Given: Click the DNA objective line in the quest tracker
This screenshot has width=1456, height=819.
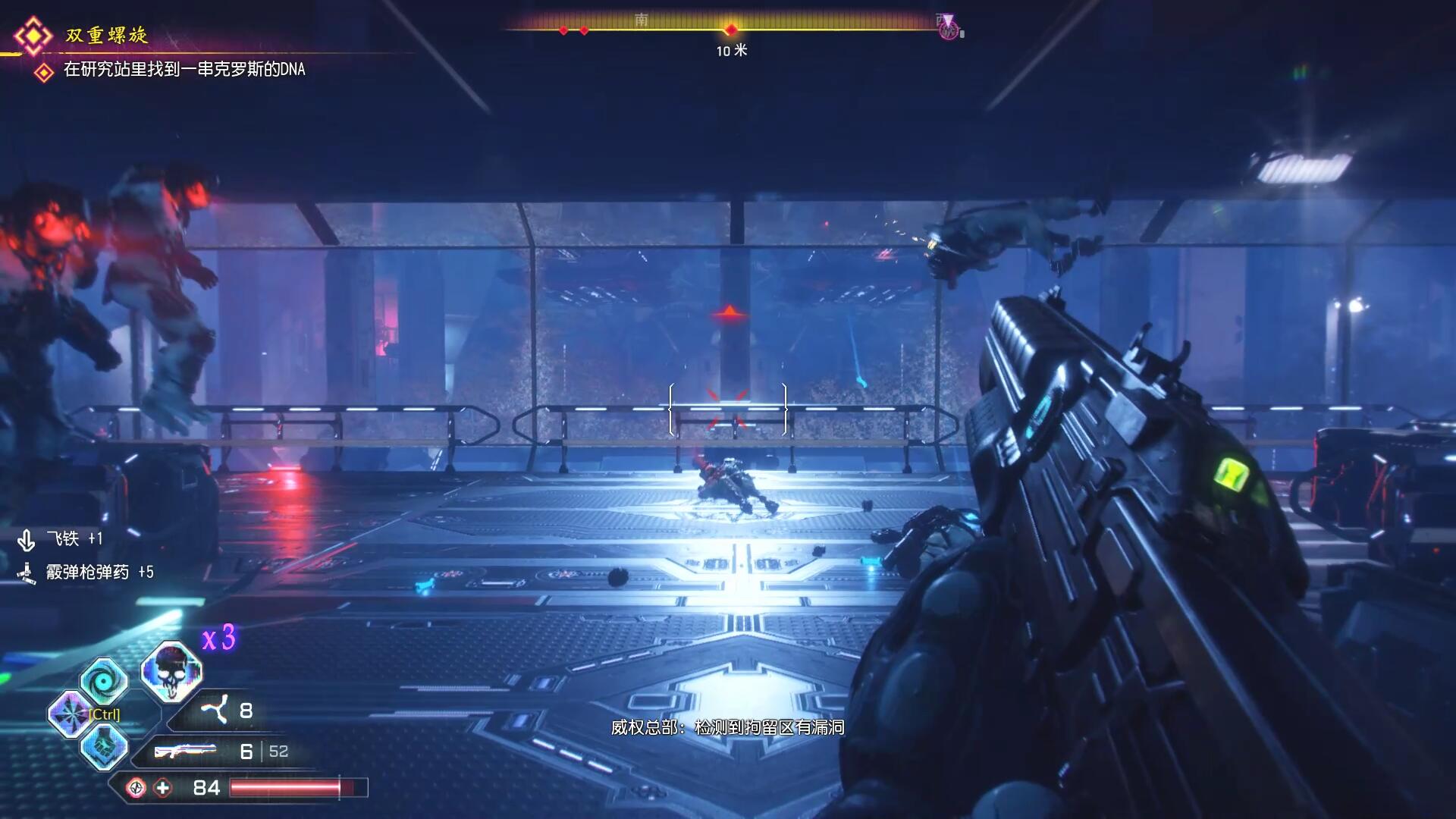Looking at the screenshot, I should [x=184, y=70].
